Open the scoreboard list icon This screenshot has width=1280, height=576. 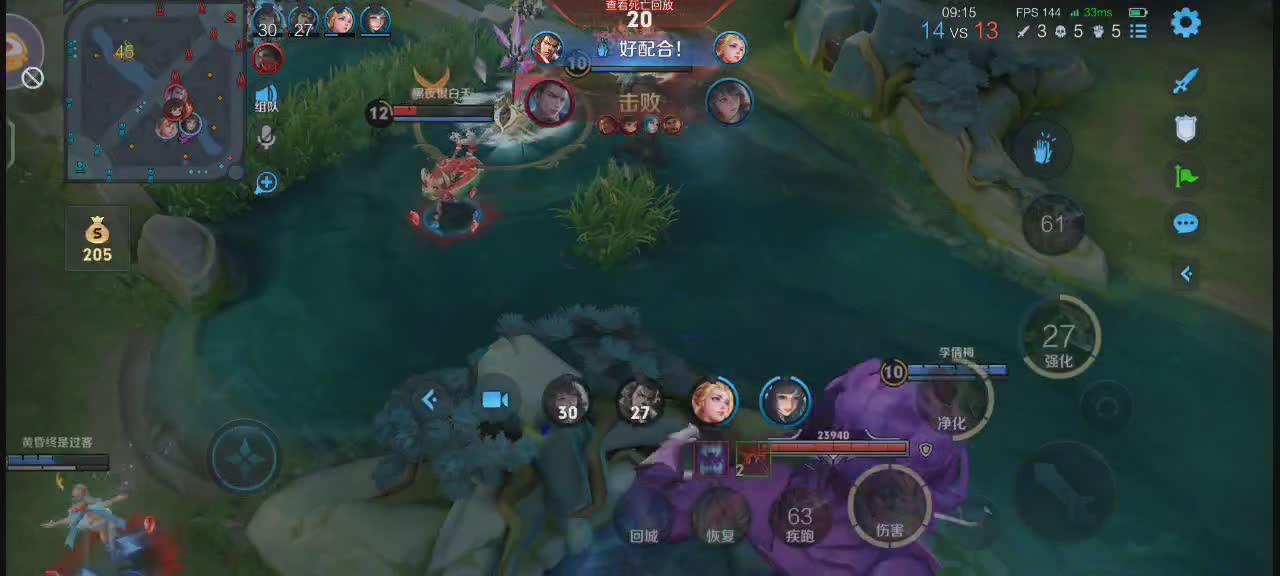(x=1138, y=31)
